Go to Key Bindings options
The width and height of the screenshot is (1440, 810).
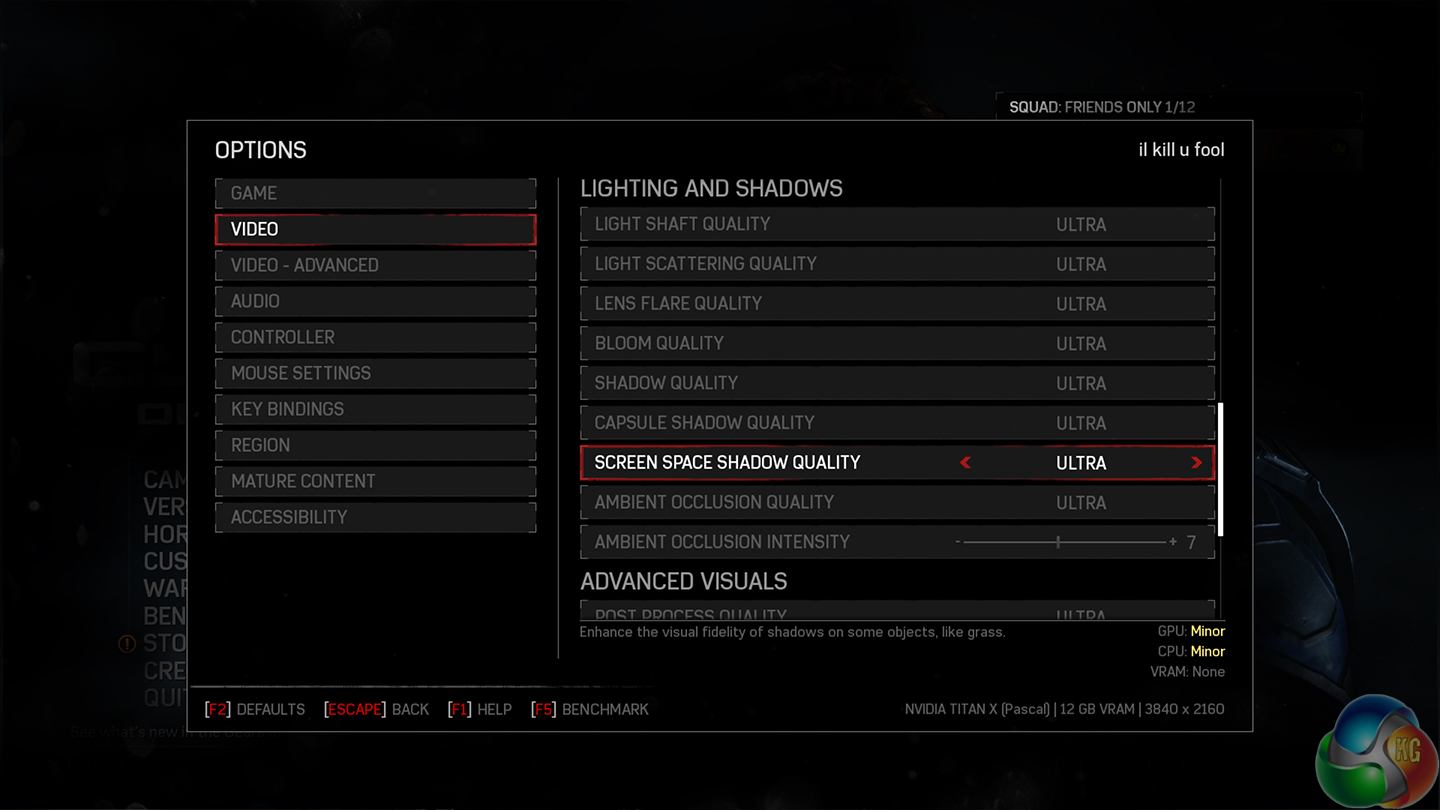point(375,409)
